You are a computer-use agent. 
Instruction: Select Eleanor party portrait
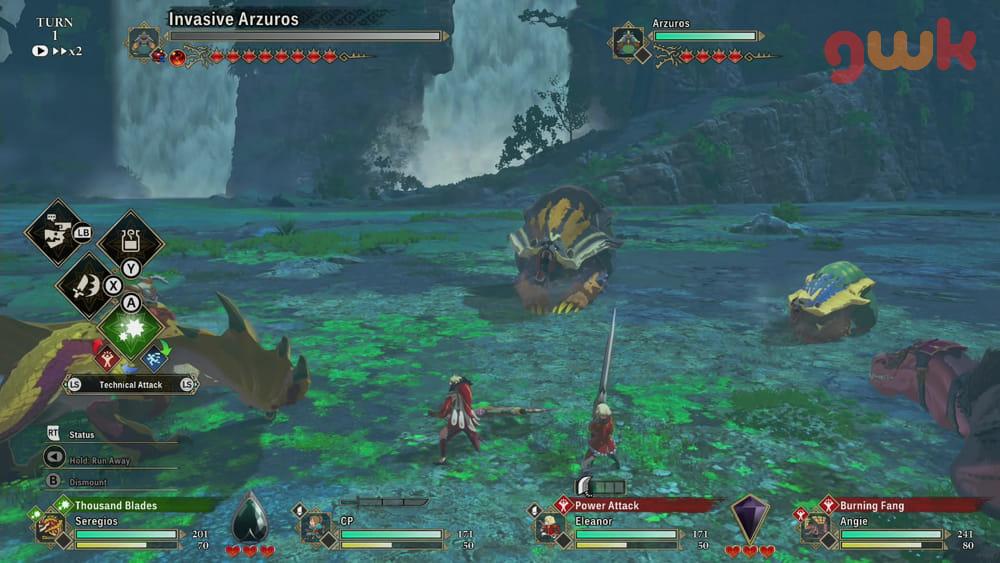[548, 527]
